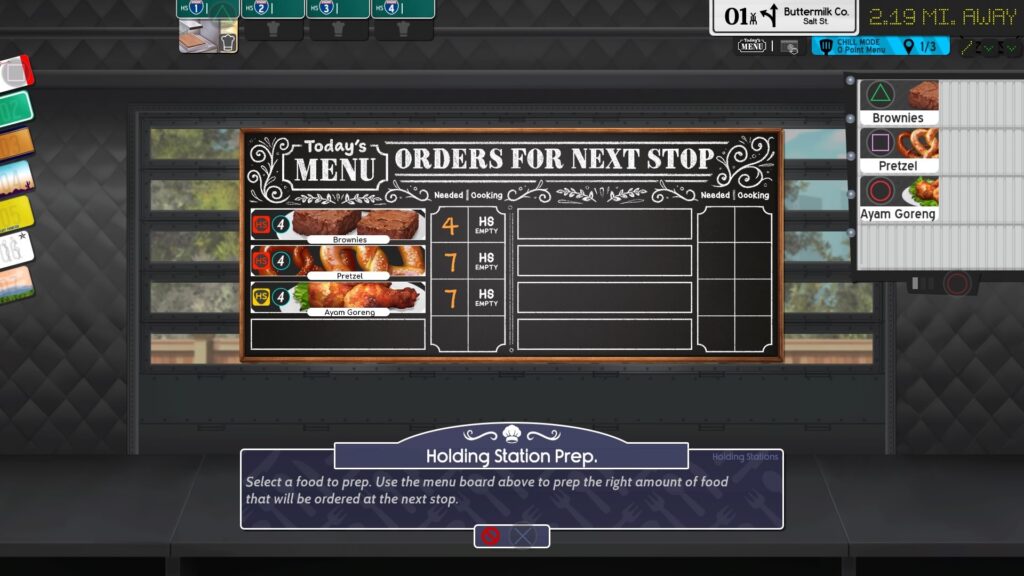Choose Pretzel from the prep list
The width and height of the screenshot is (1024, 576).
900,150
